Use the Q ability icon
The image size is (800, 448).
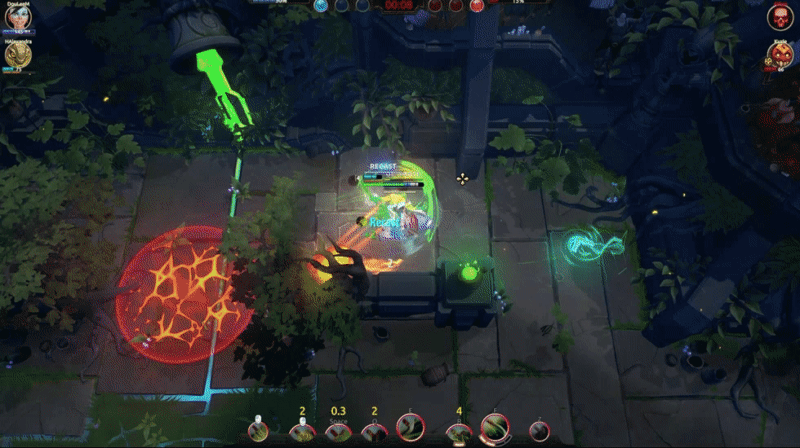(x=374, y=431)
